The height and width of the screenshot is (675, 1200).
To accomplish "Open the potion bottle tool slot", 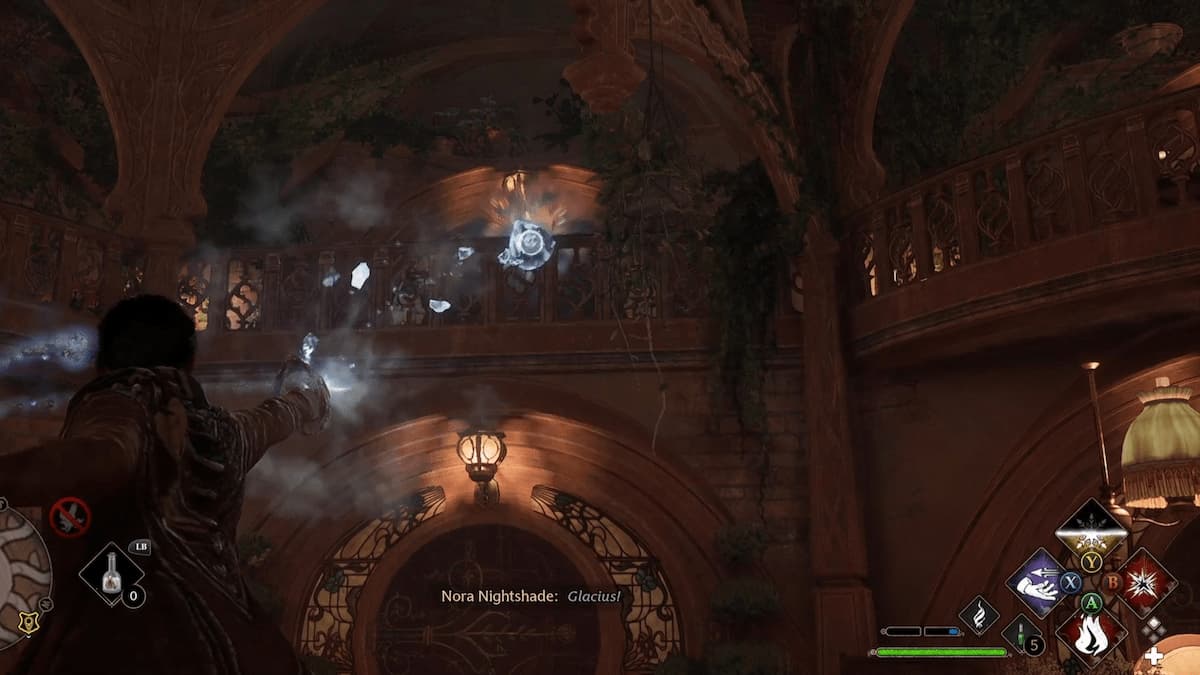I will click(x=111, y=574).
